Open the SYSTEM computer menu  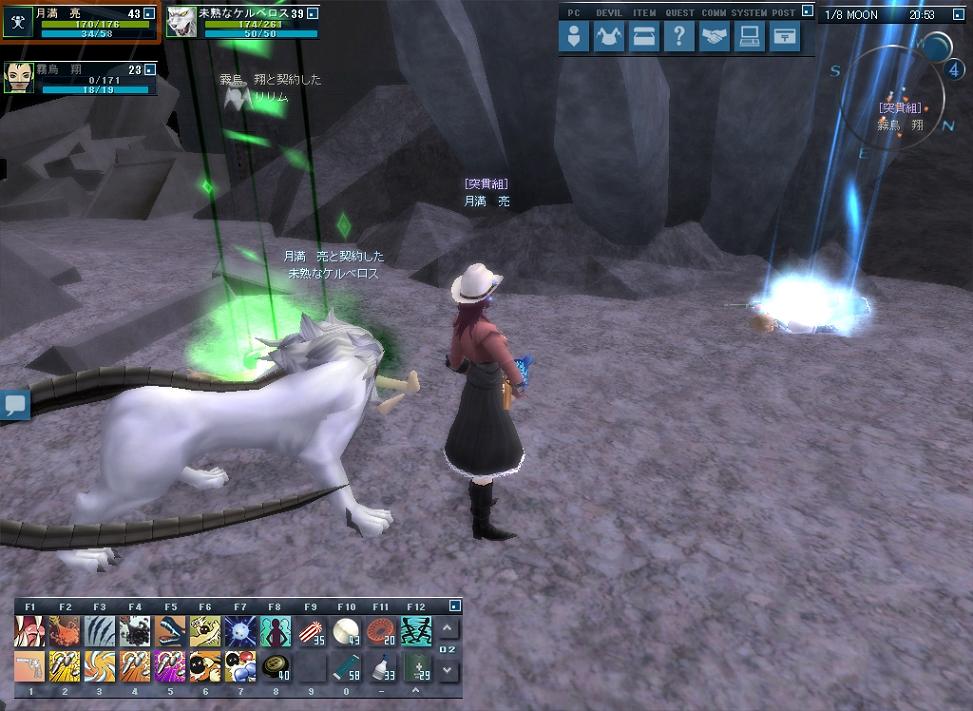[x=749, y=37]
